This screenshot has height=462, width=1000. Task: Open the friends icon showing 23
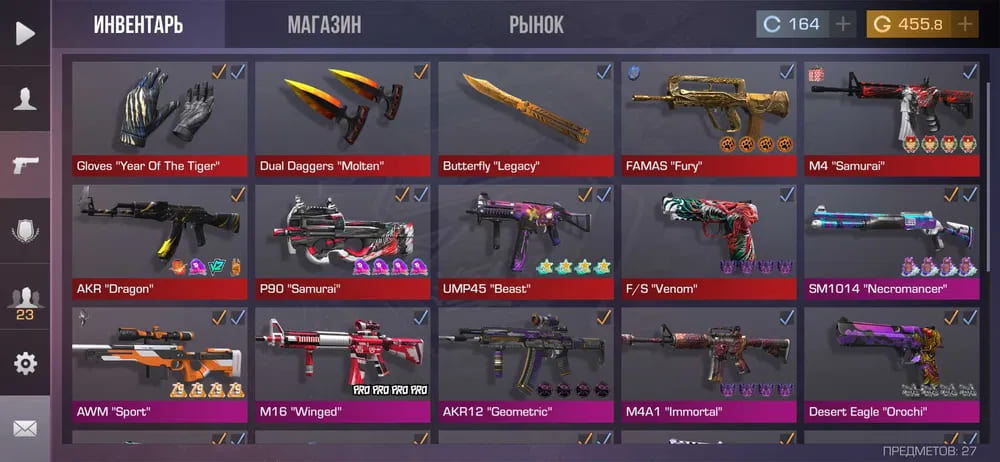25,299
